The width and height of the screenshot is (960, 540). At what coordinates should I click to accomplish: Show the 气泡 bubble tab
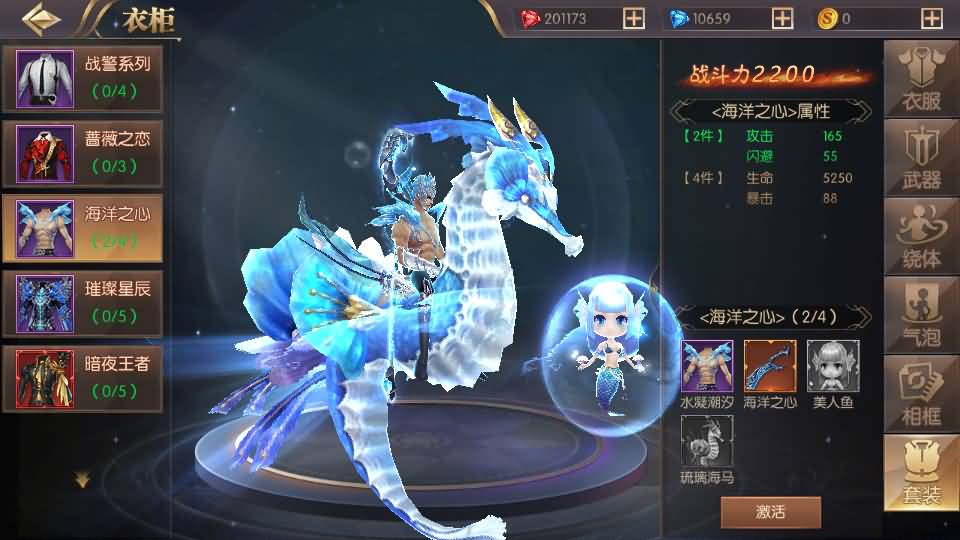[x=921, y=316]
